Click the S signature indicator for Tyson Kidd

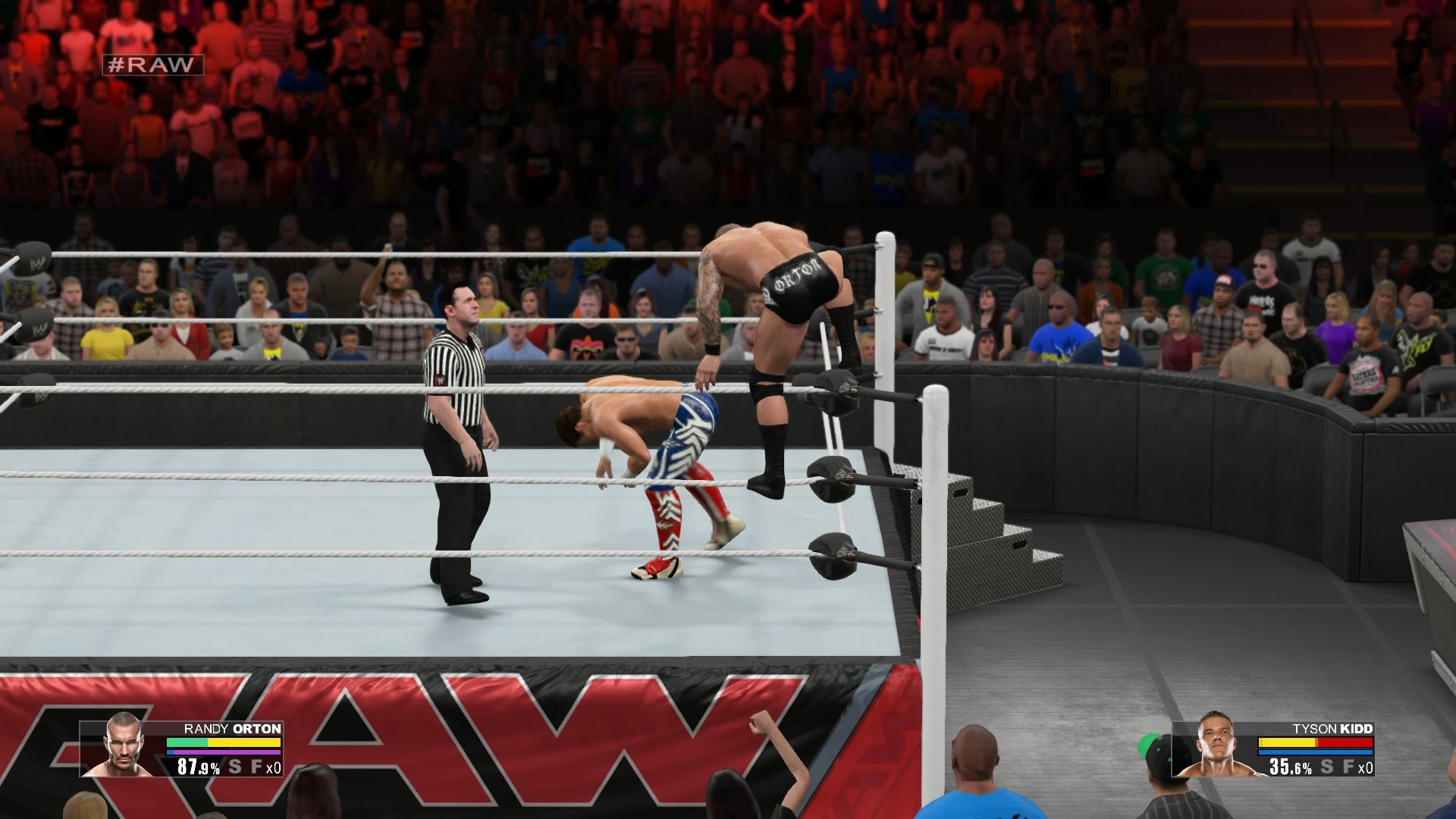pyautogui.click(x=1327, y=767)
